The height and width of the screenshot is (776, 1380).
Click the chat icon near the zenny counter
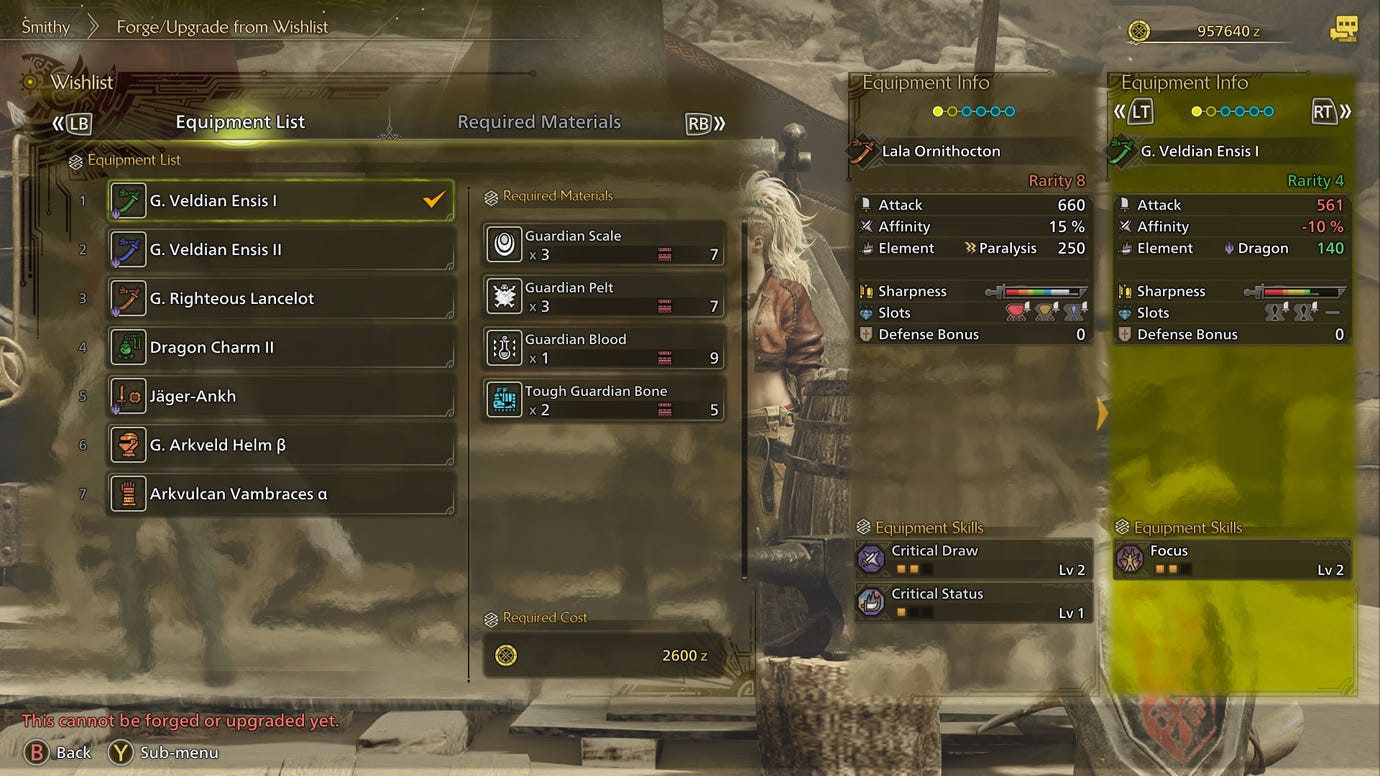1344,30
